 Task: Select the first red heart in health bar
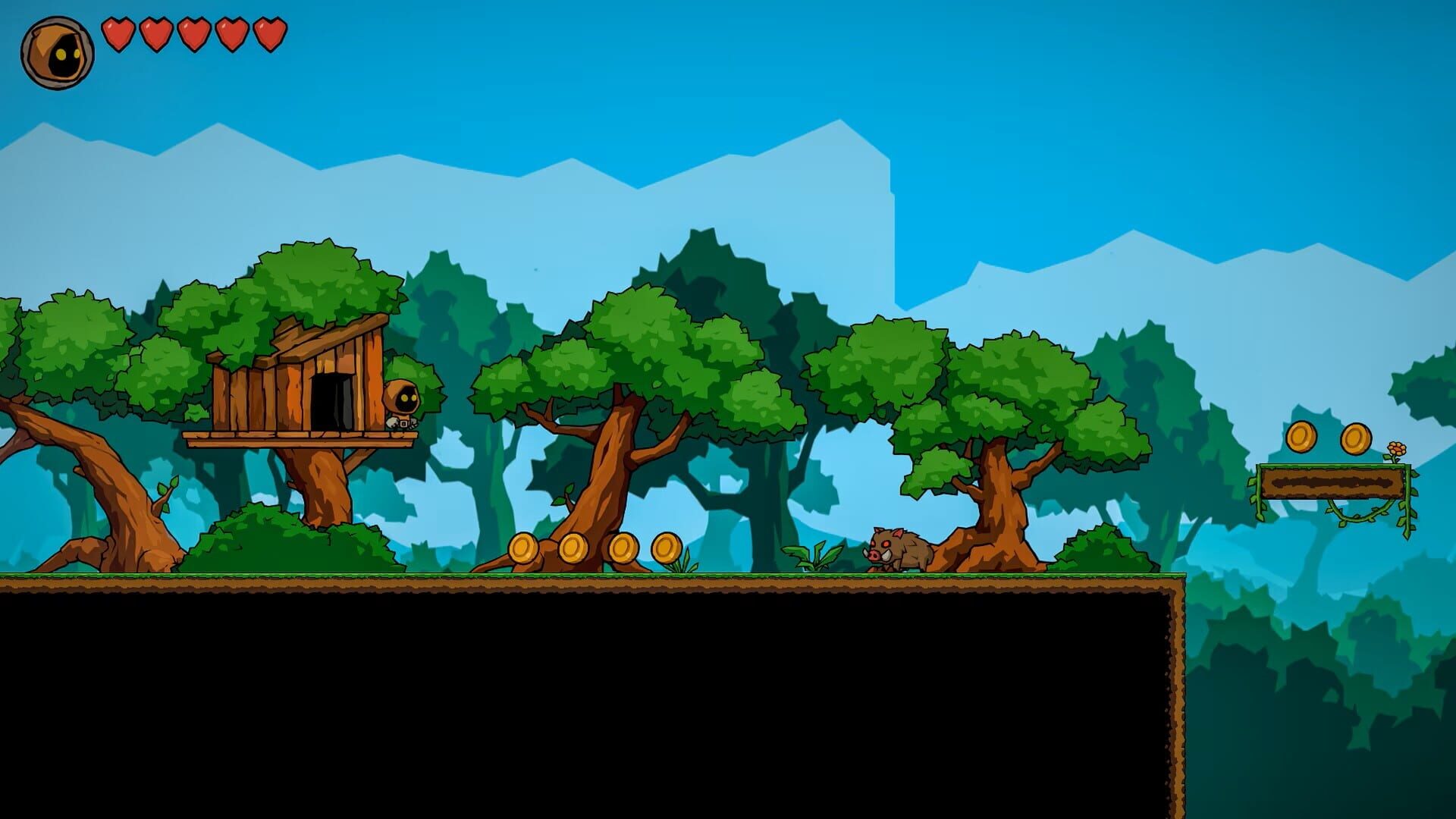[118, 36]
